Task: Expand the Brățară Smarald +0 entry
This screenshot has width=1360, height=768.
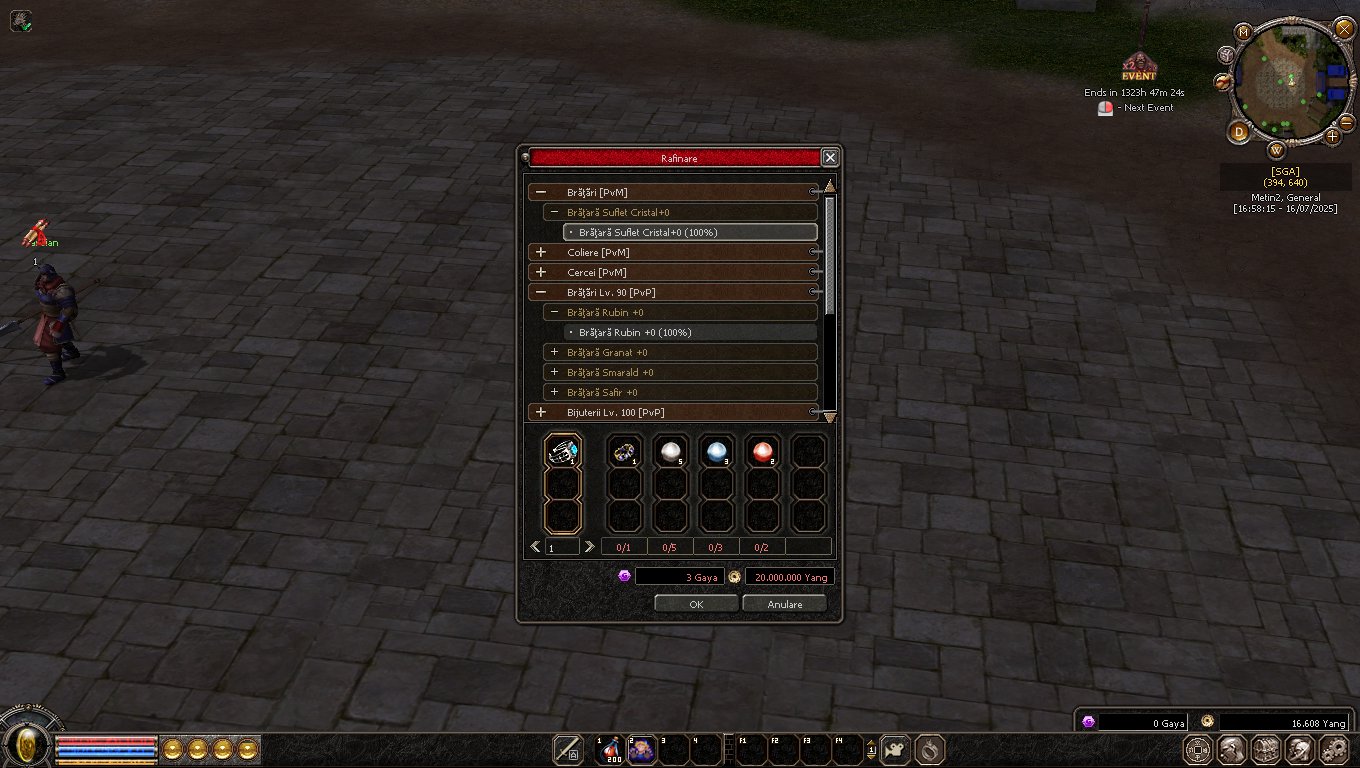Action: click(555, 372)
